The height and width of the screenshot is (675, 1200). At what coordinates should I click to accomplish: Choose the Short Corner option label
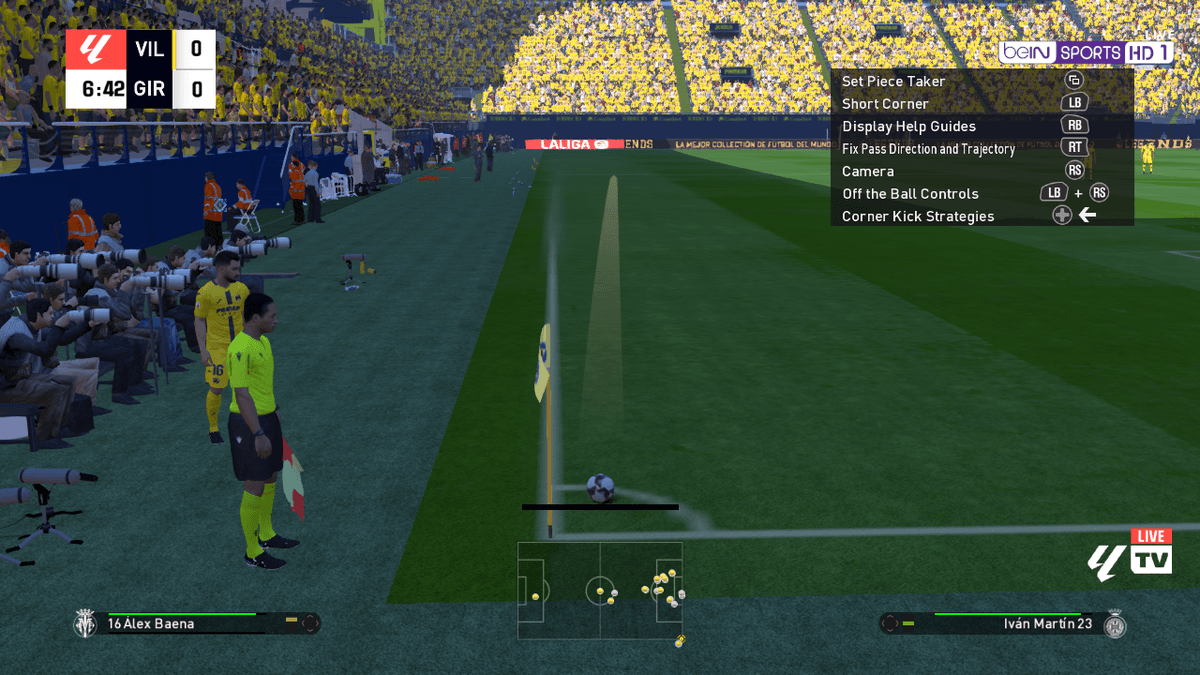[885, 104]
